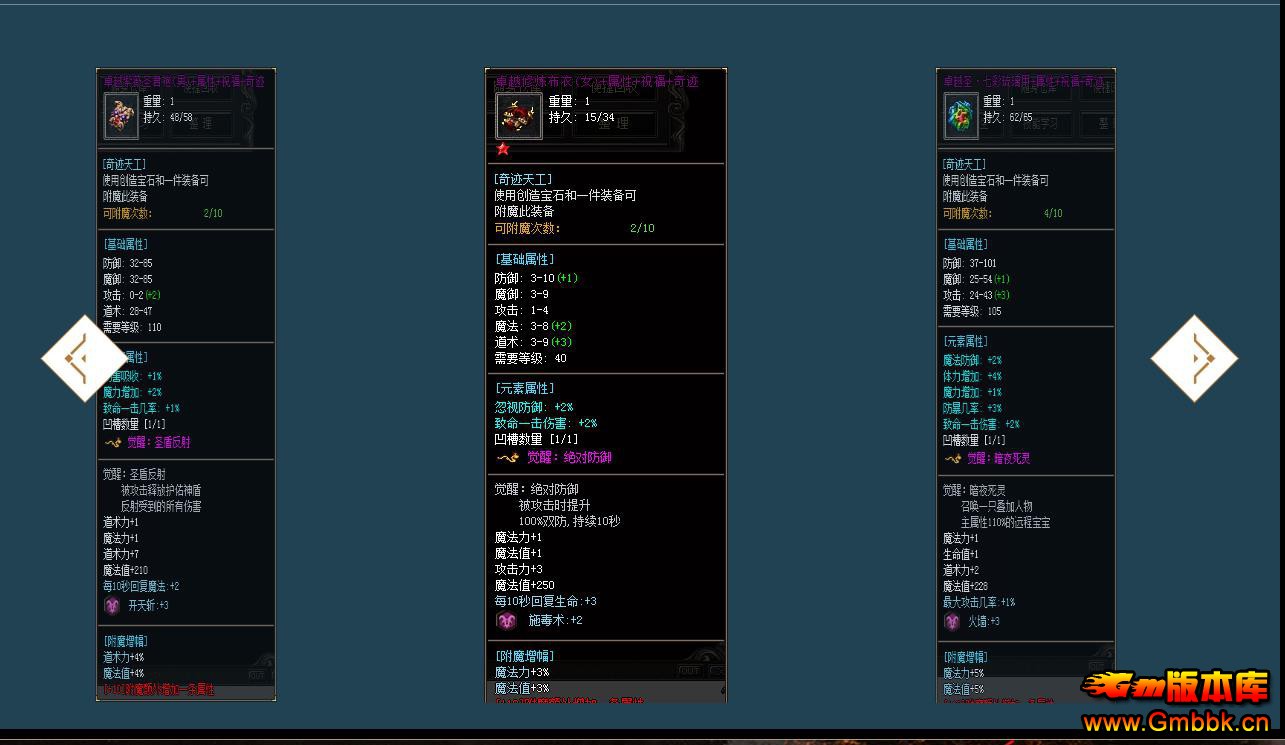
Task: Collapse the [元素属性] section header
Action: pos(524,389)
